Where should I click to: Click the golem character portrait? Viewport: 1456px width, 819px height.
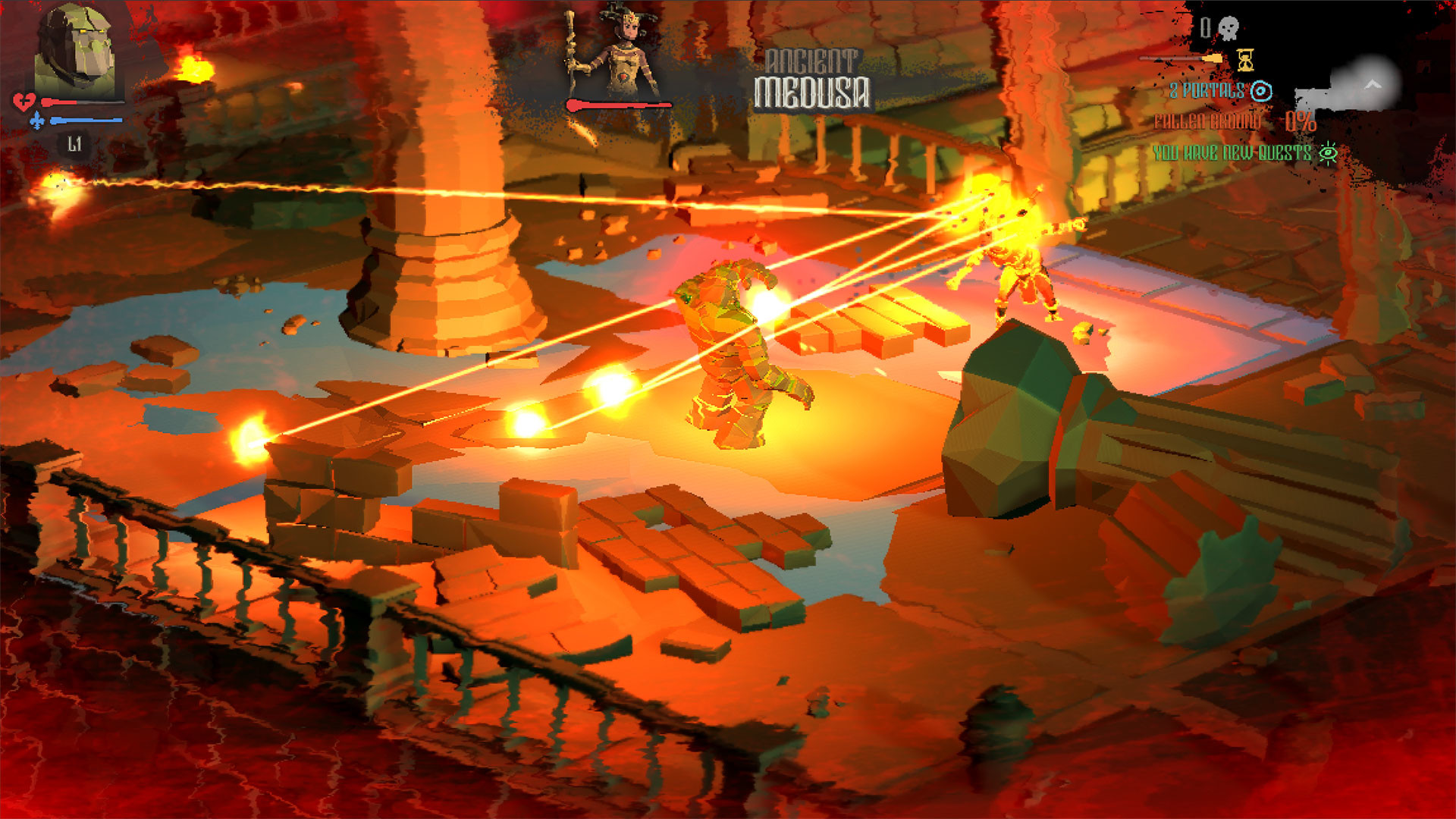pyautogui.click(x=74, y=52)
